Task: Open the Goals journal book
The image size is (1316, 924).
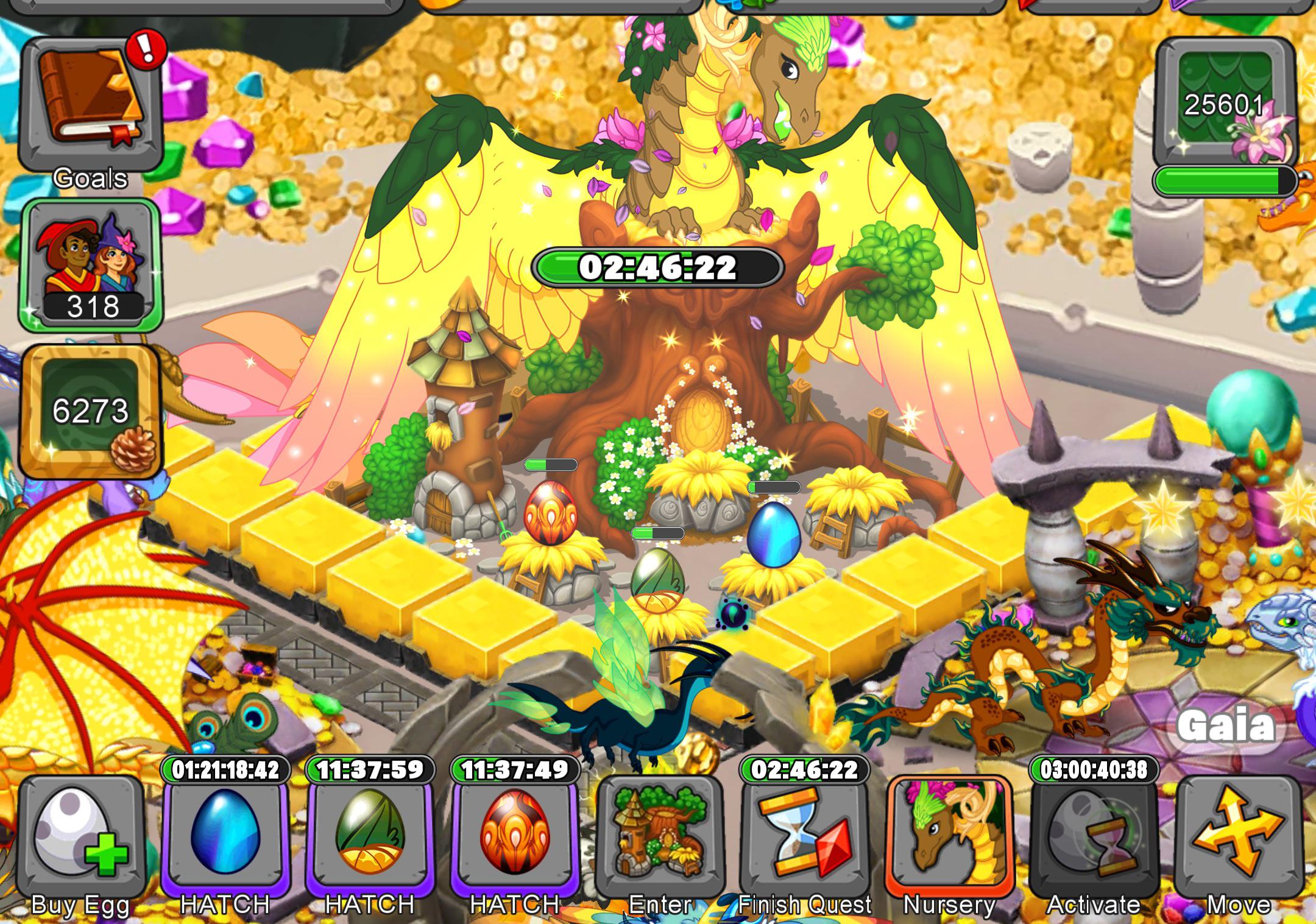Action: (x=91, y=97)
